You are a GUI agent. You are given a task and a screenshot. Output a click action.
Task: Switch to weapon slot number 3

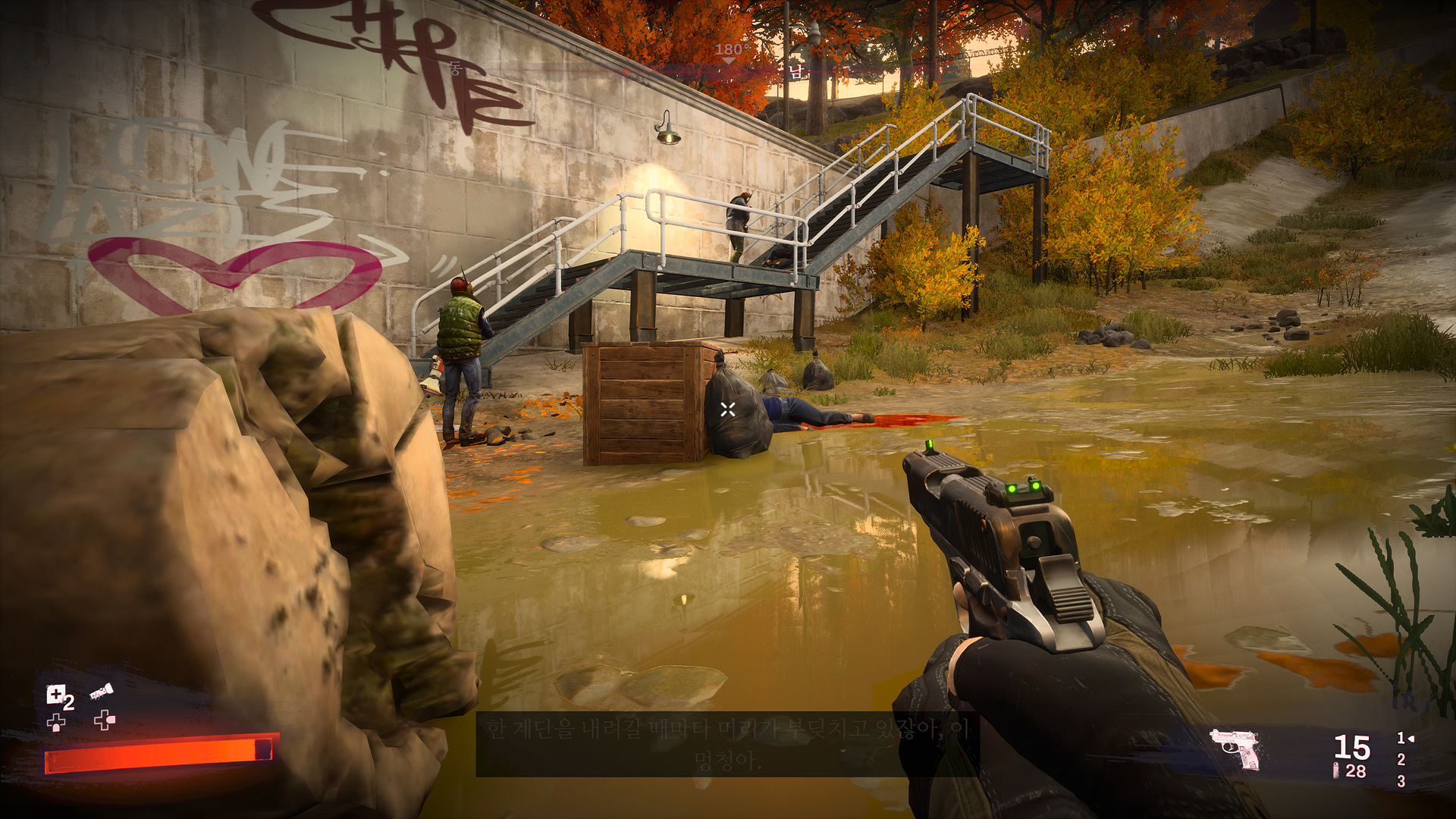[x=1401, y=781]
